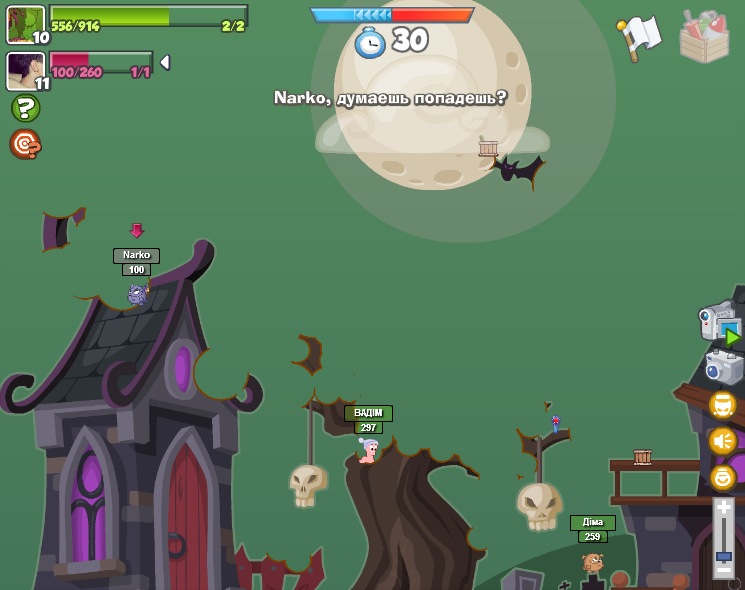Image resolution: width=745 pixels, height=590 pixels.
Task: Collapse the team panel with the white arrow
Action: [x=165, y=62]
